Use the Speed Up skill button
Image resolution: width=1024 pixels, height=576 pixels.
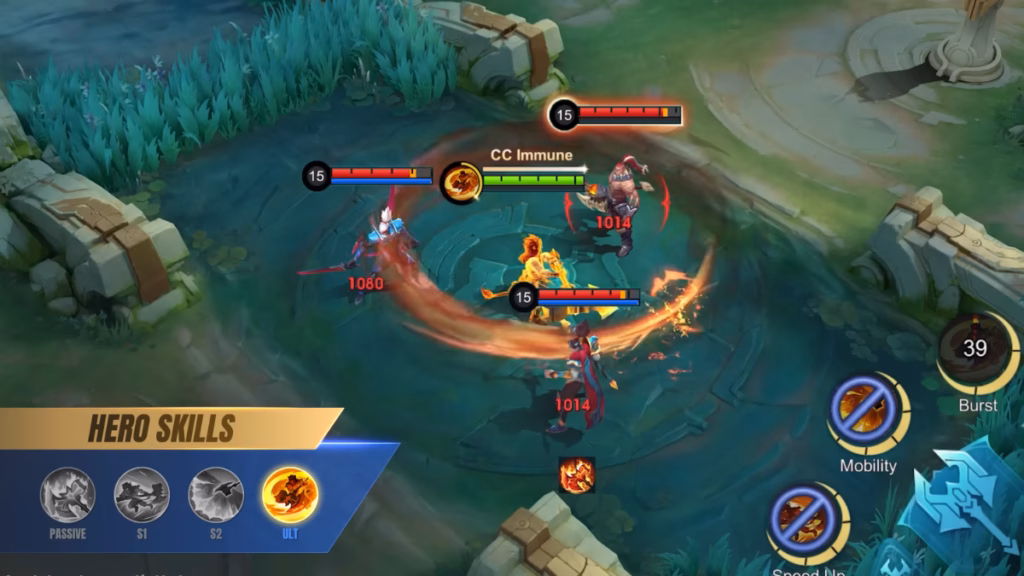(805, 520)
